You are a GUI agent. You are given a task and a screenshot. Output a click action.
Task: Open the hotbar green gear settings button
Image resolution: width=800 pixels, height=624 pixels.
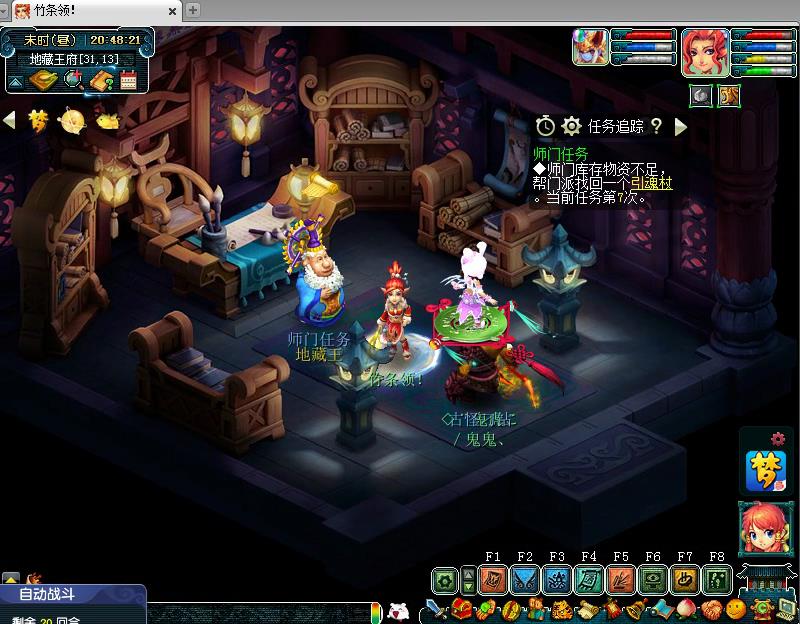[x=444, y=580]
